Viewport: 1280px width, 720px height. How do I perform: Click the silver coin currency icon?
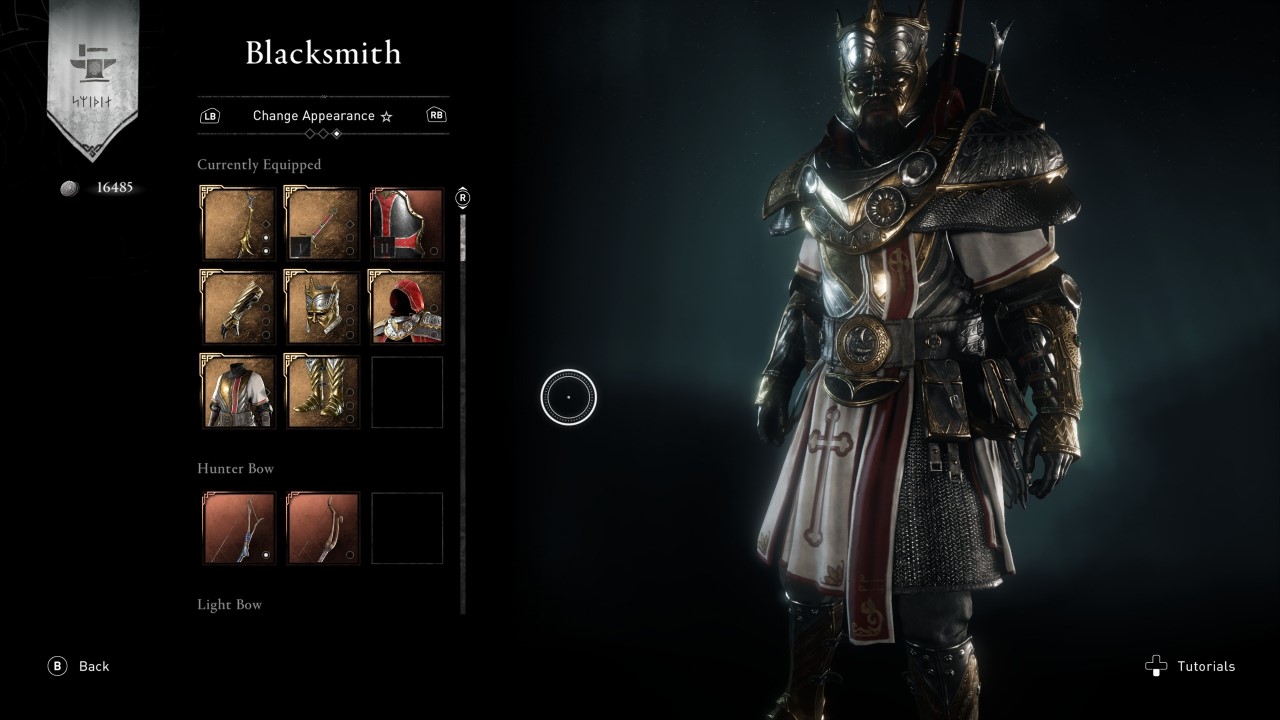[68, 186]
